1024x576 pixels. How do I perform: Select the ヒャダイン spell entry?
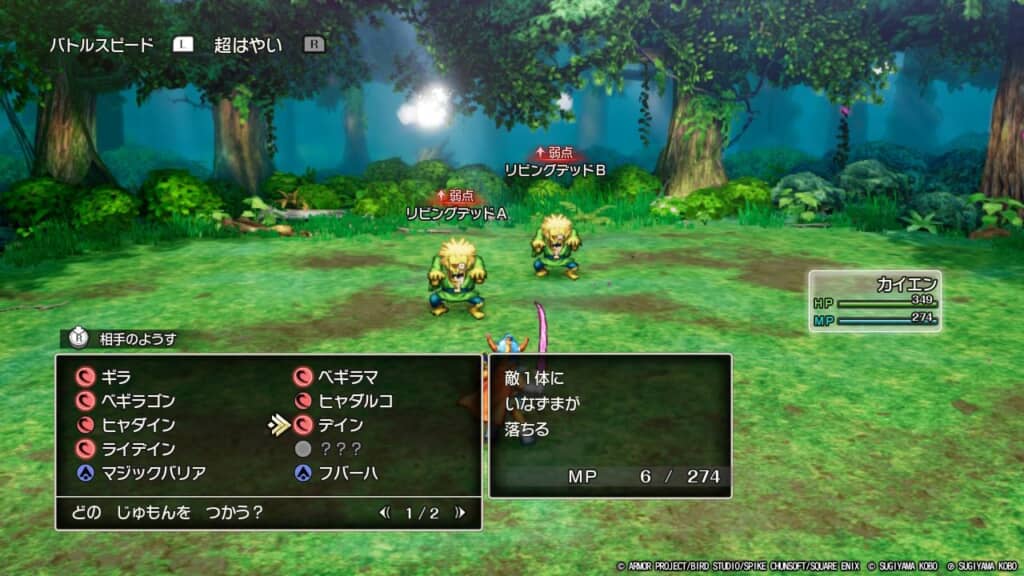137,425
